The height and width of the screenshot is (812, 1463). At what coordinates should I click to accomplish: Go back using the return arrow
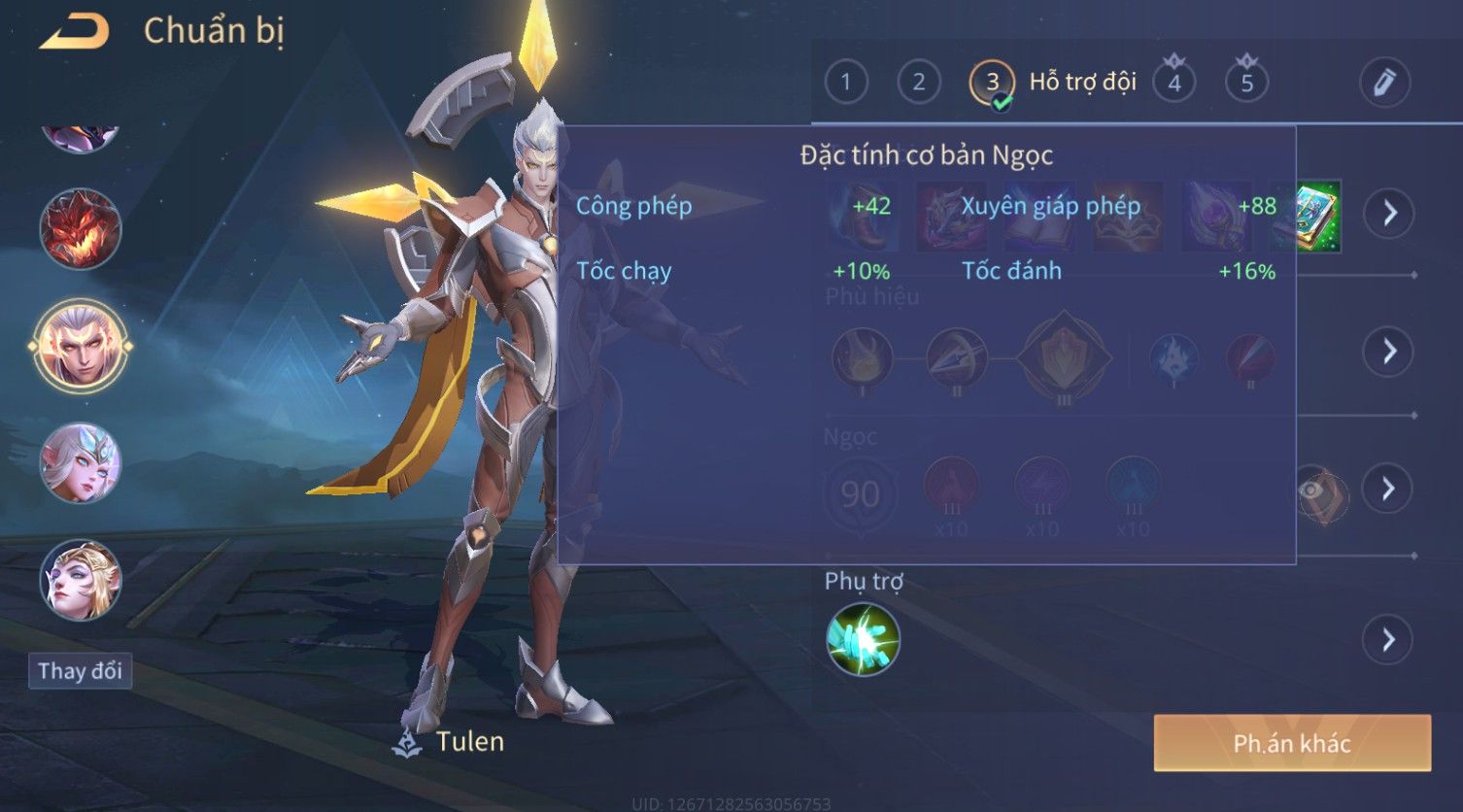pos(74,33)
